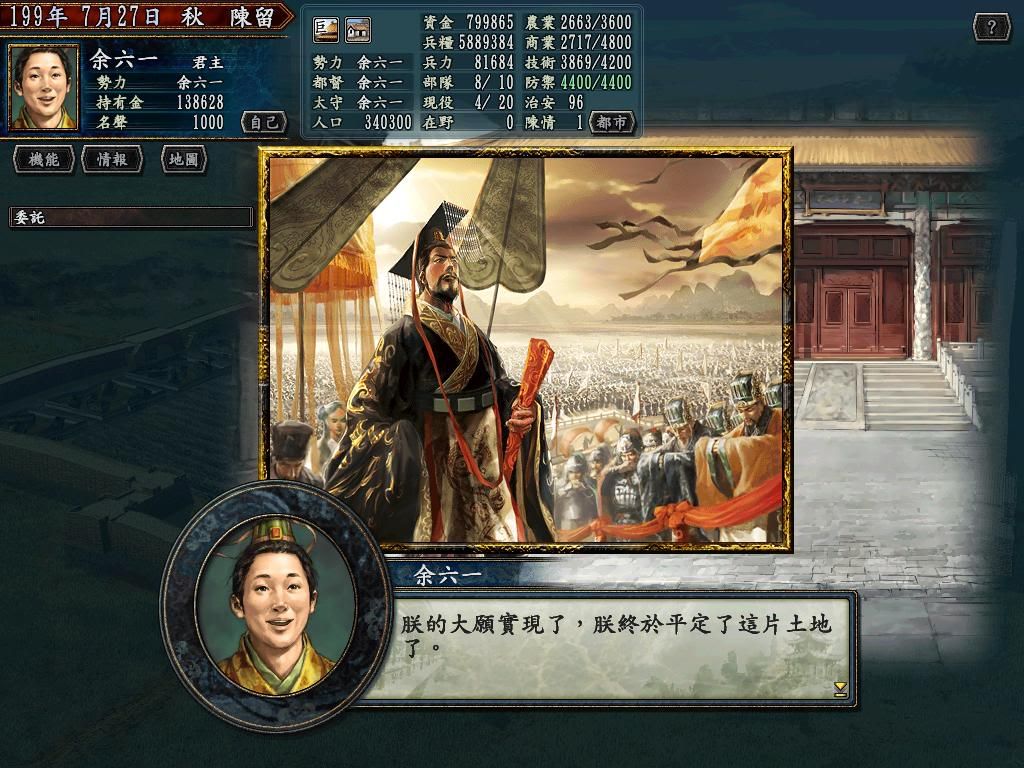Open the 情報 (Information) menu

coord(111,159)
